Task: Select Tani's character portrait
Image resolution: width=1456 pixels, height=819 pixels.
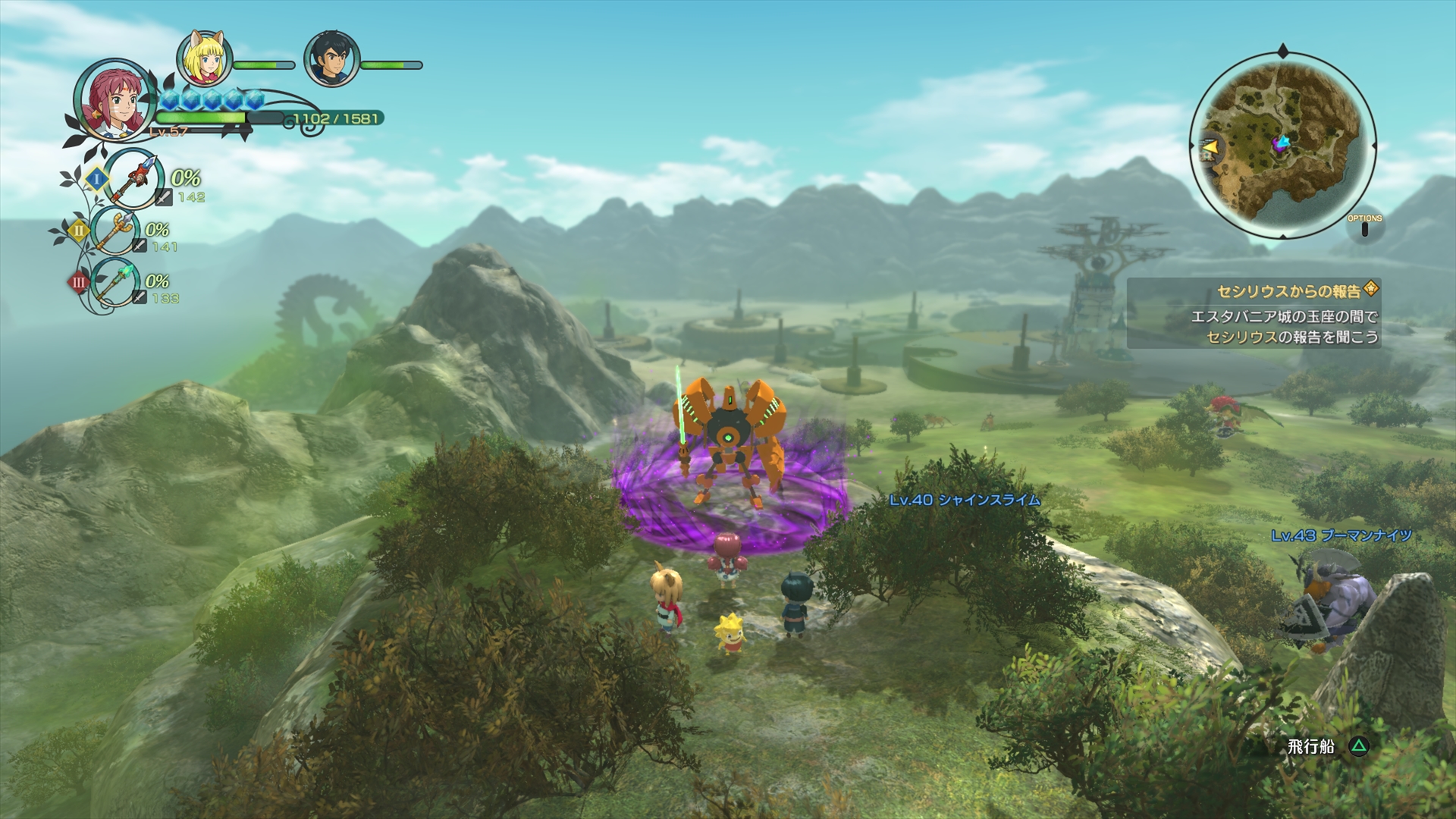Action: 114,102
